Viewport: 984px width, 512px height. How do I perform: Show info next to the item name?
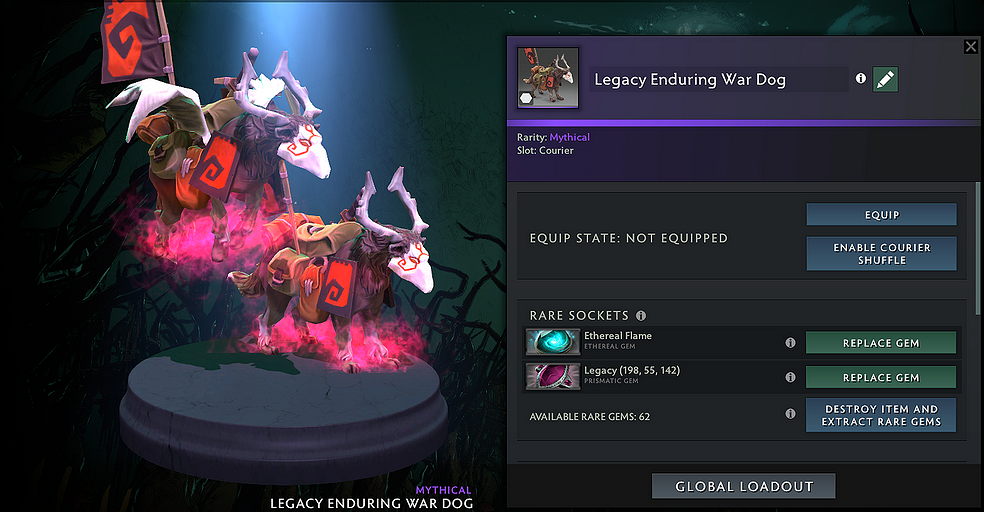click(861, 79)
